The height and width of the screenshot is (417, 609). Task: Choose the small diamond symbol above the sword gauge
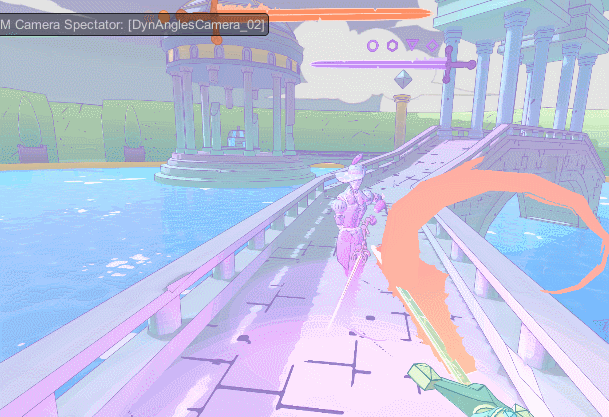(x=432, y=45)
